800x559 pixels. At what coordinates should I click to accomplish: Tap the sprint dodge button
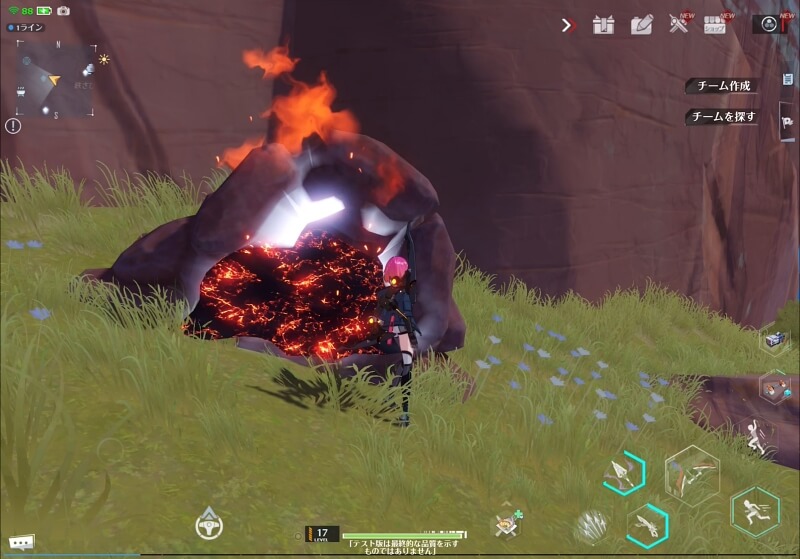(754, 512)
